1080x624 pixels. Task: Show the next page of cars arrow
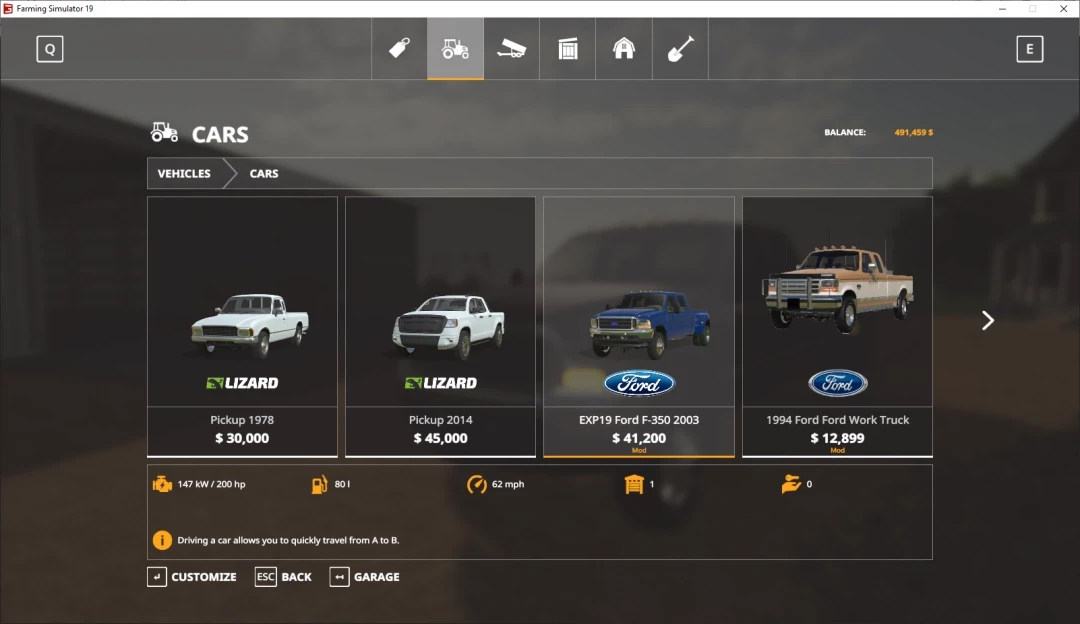(x=988, y=320)
